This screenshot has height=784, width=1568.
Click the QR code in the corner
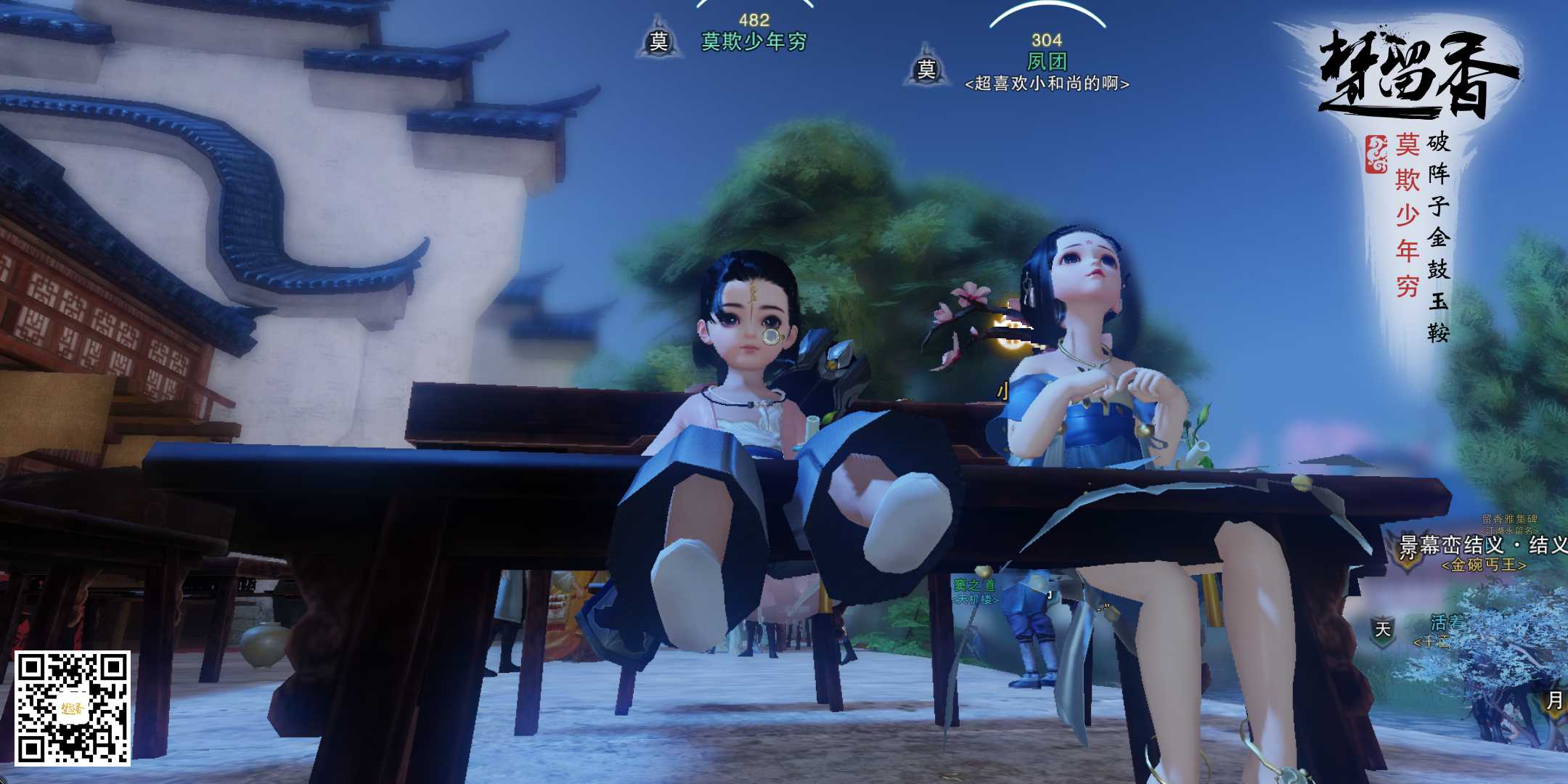tap(73, 708)
